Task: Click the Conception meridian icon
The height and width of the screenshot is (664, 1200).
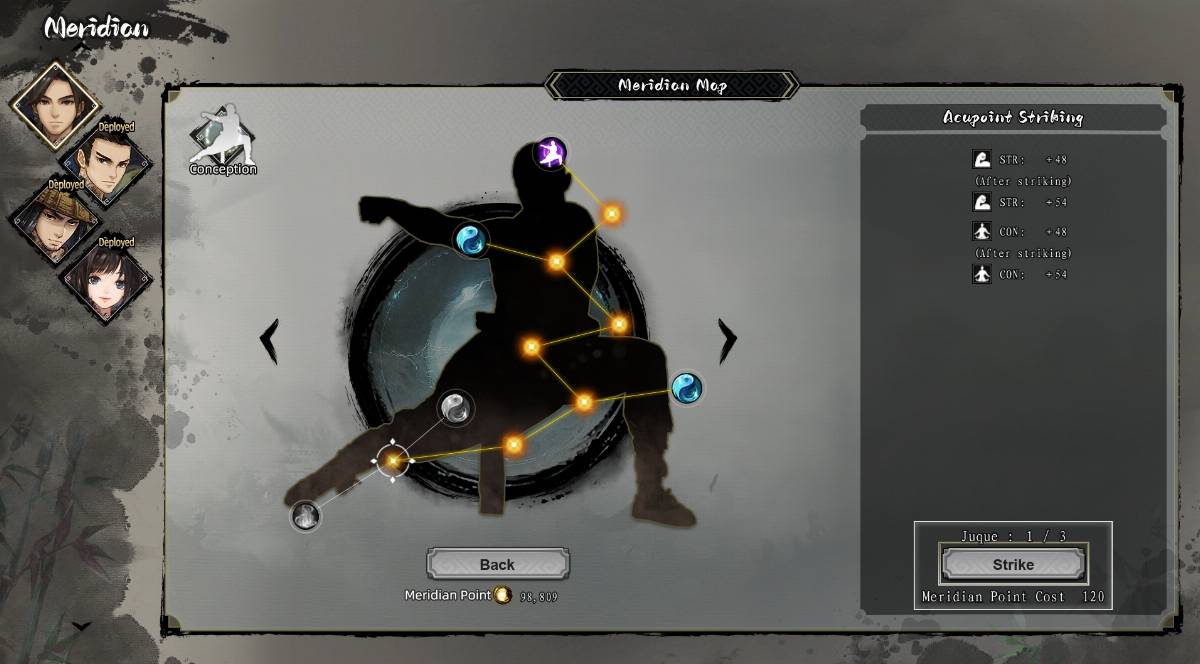Action: [x=223, y=140]
